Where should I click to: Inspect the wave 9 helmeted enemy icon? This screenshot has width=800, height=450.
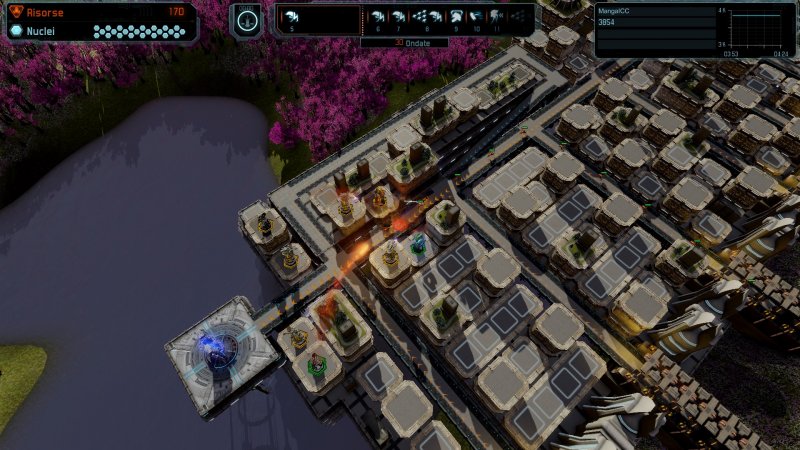point(455,17)
